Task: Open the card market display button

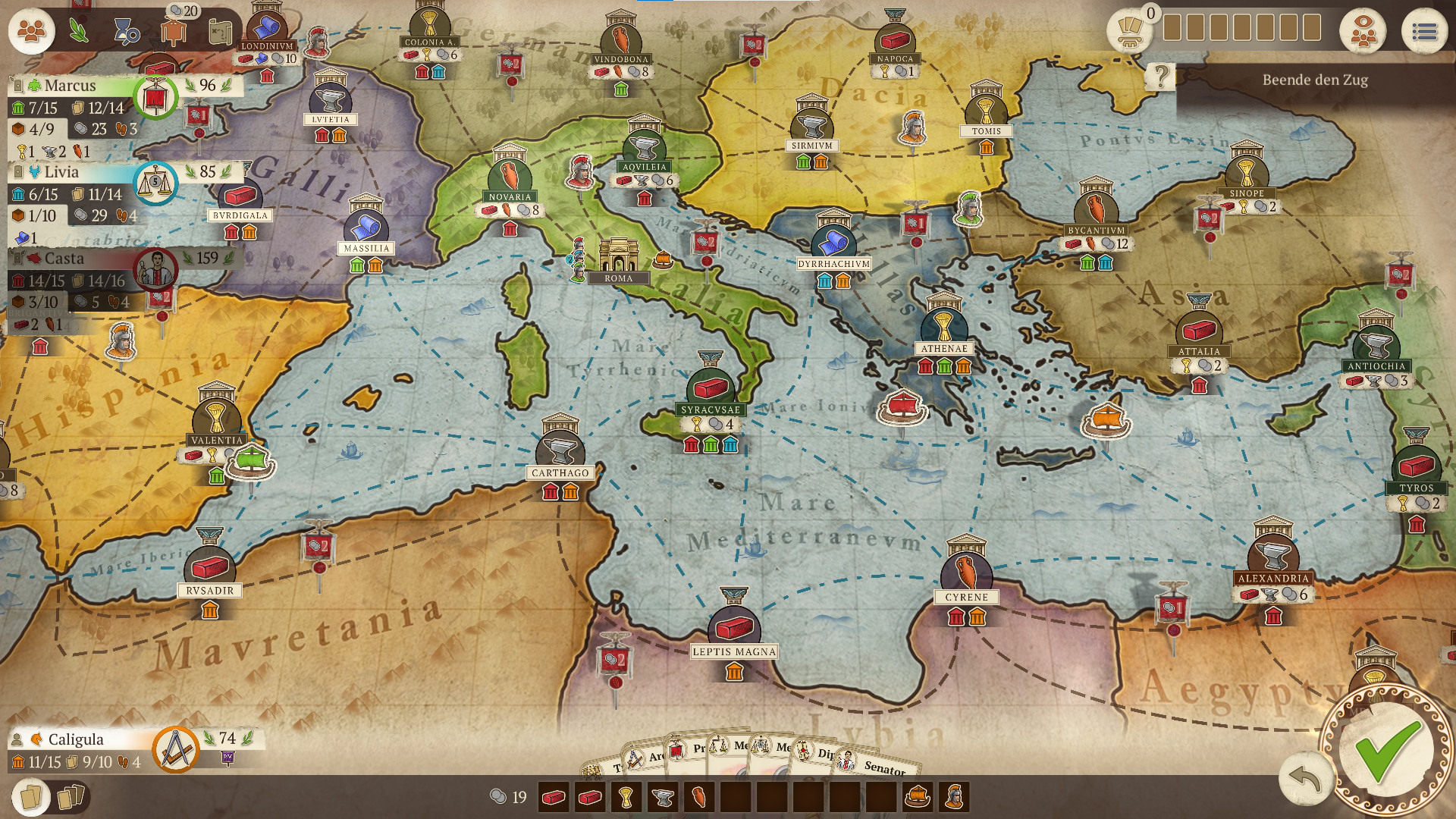Action: click(1130, 30)
